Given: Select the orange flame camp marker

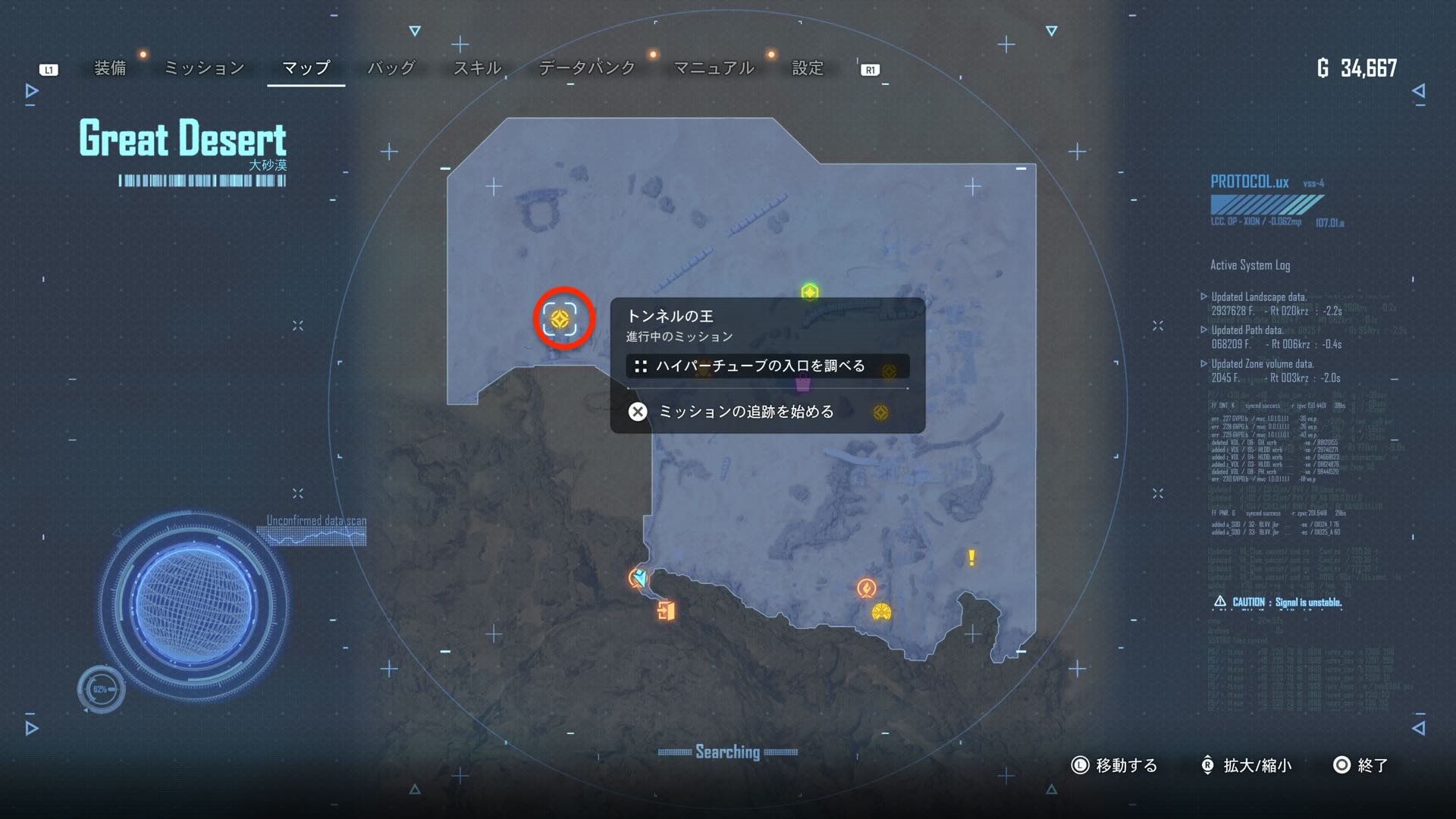Looking at the screenshot, I should coord(866,588).
